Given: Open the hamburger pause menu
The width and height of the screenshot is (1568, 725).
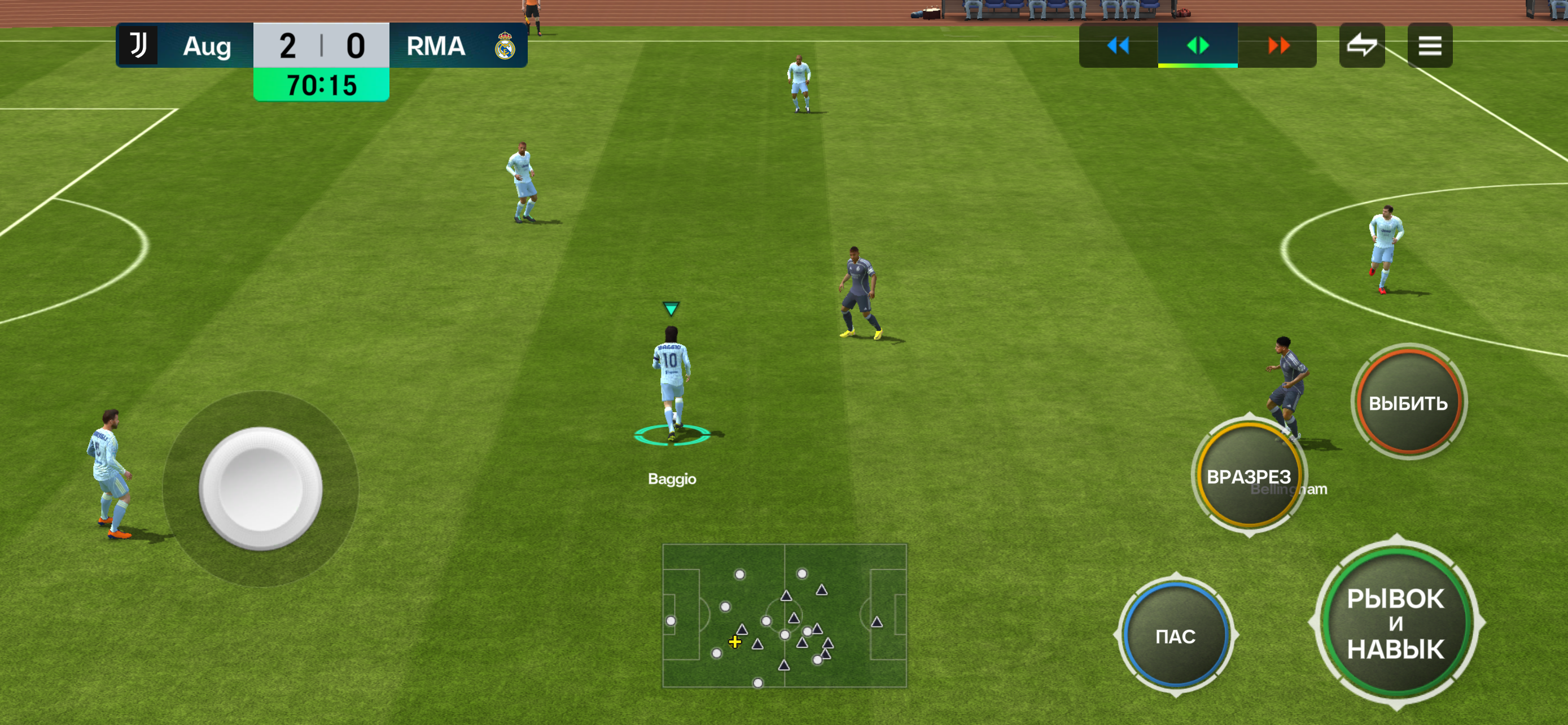Looking at the screenshot, I should click(x=1429, y=46).
